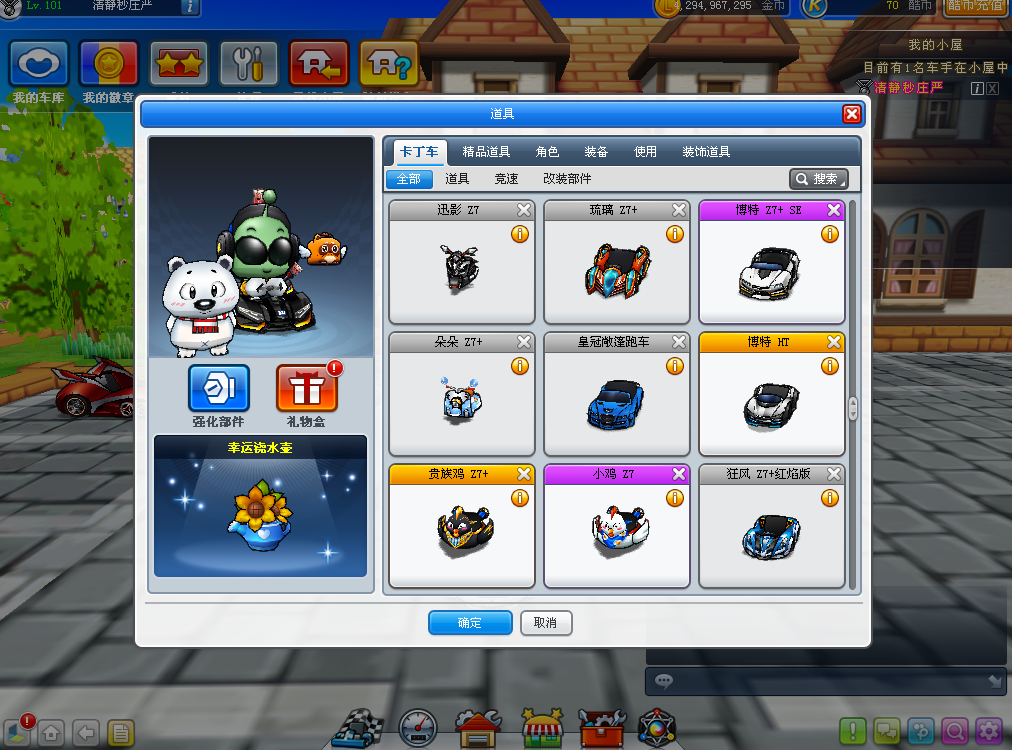Cancel using the 取消 button

[545, 623]
